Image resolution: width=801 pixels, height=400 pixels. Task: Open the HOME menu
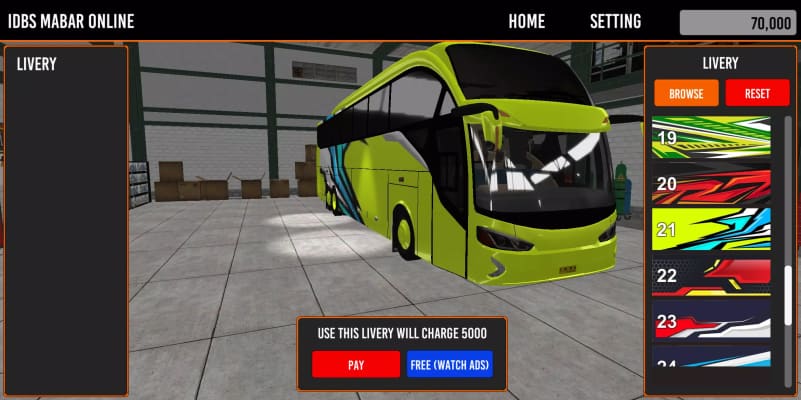click(x=526, y=21)
